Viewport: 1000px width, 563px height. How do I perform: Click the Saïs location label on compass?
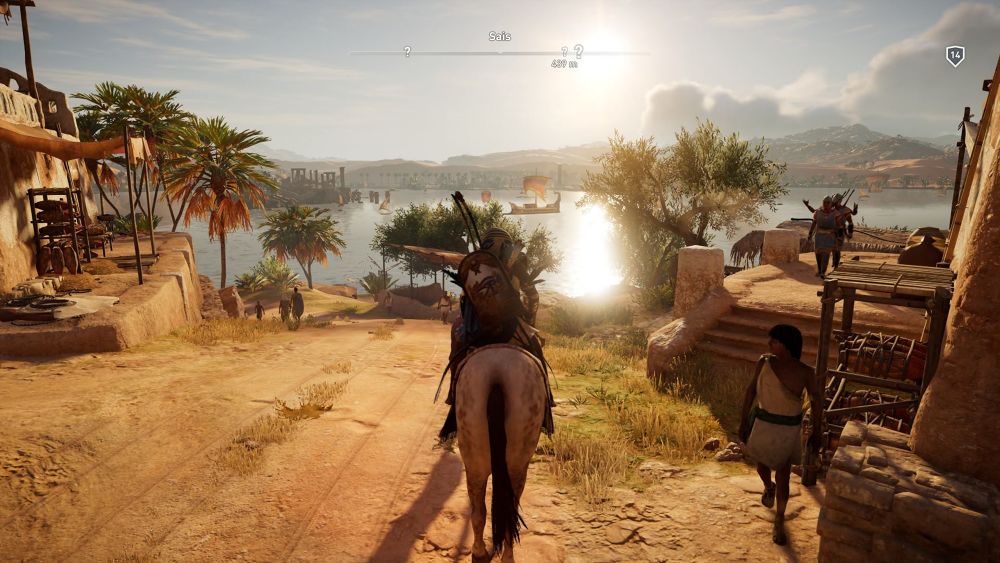(500, 37)
